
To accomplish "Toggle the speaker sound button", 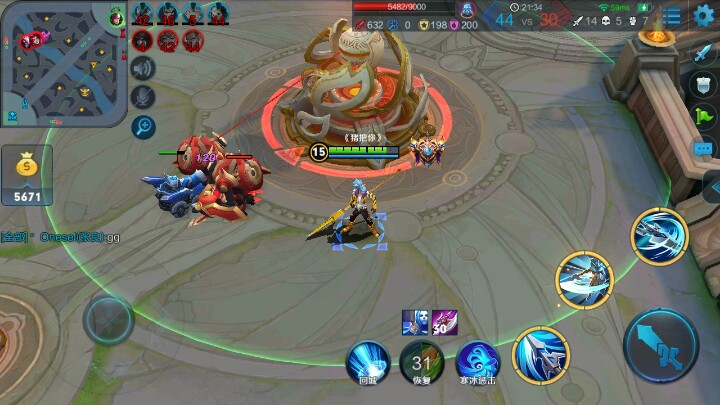I will tap(144, 68).
